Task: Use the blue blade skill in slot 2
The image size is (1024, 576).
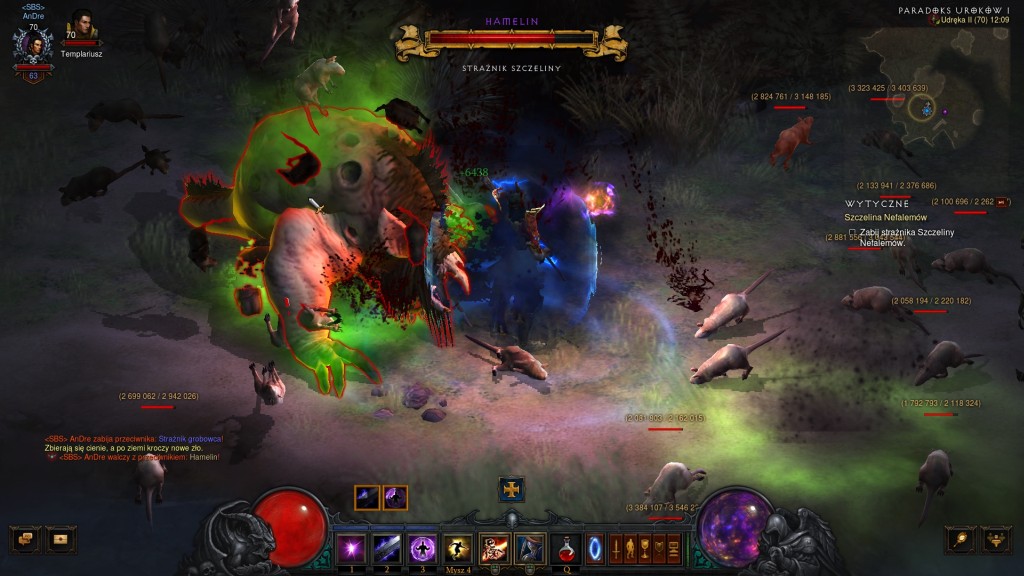Action: coord(386,548)
